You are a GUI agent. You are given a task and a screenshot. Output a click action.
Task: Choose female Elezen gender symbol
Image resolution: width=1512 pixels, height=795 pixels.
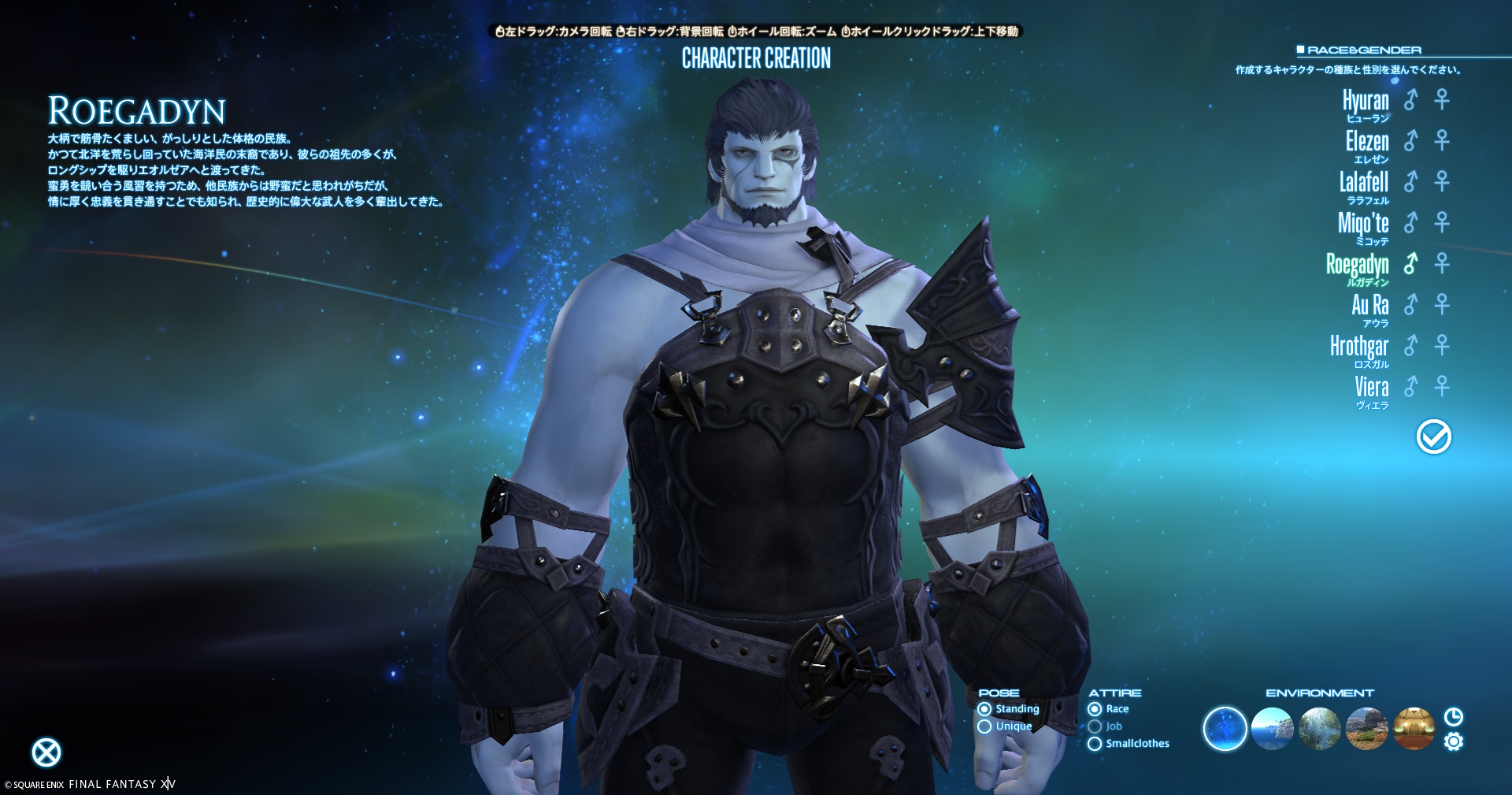1442,140
